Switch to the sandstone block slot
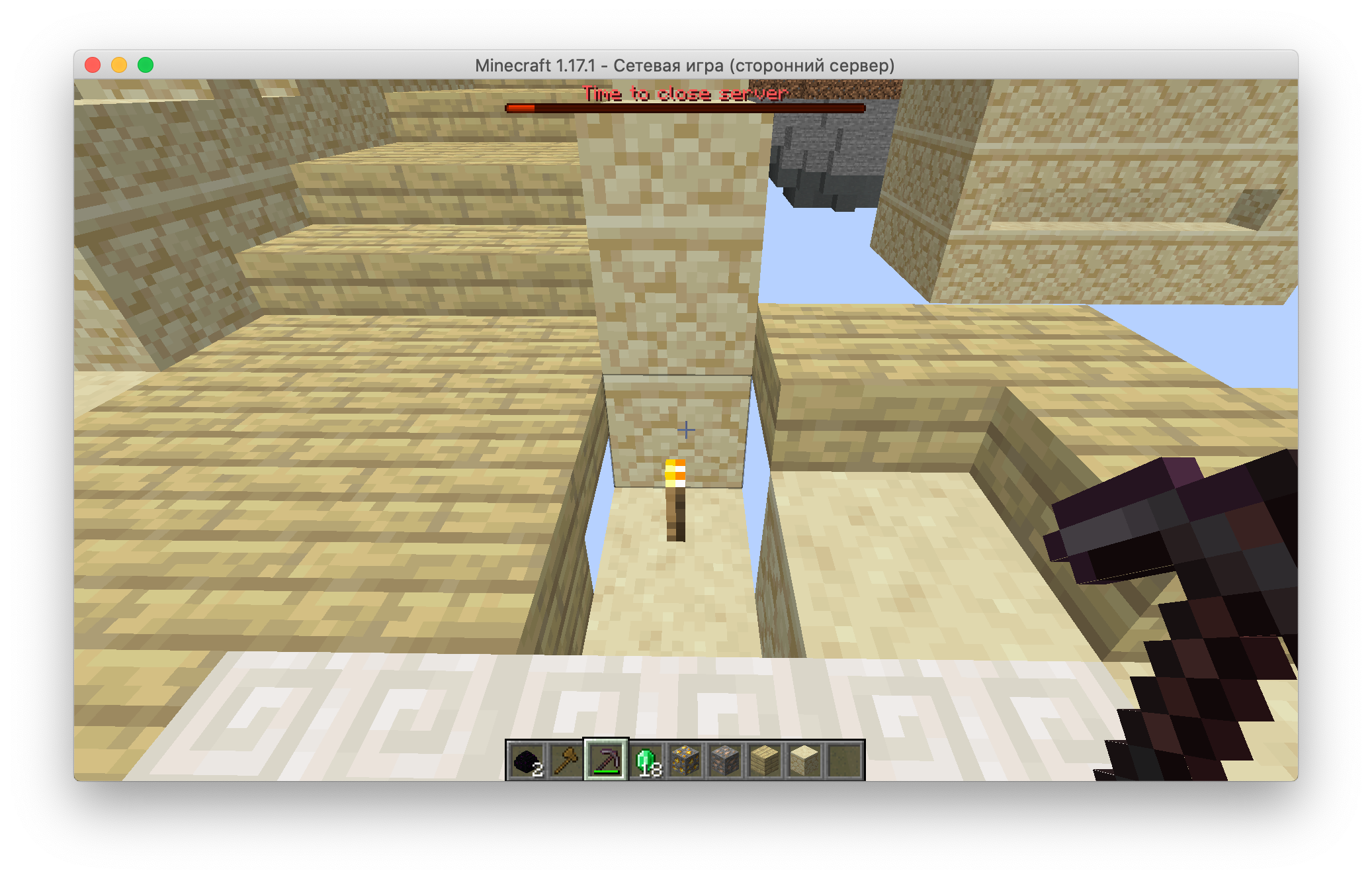The height and width of the screenshot is (879, 1372). (x=804, y=761)
